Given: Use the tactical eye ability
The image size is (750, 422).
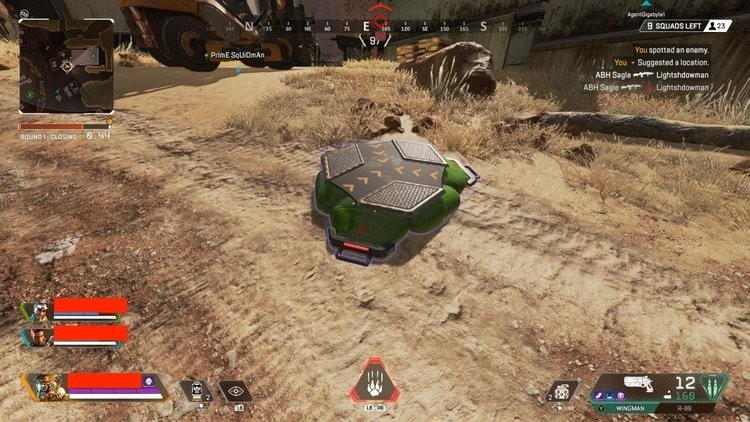Looking at the screenshot, I should (238, 391).
